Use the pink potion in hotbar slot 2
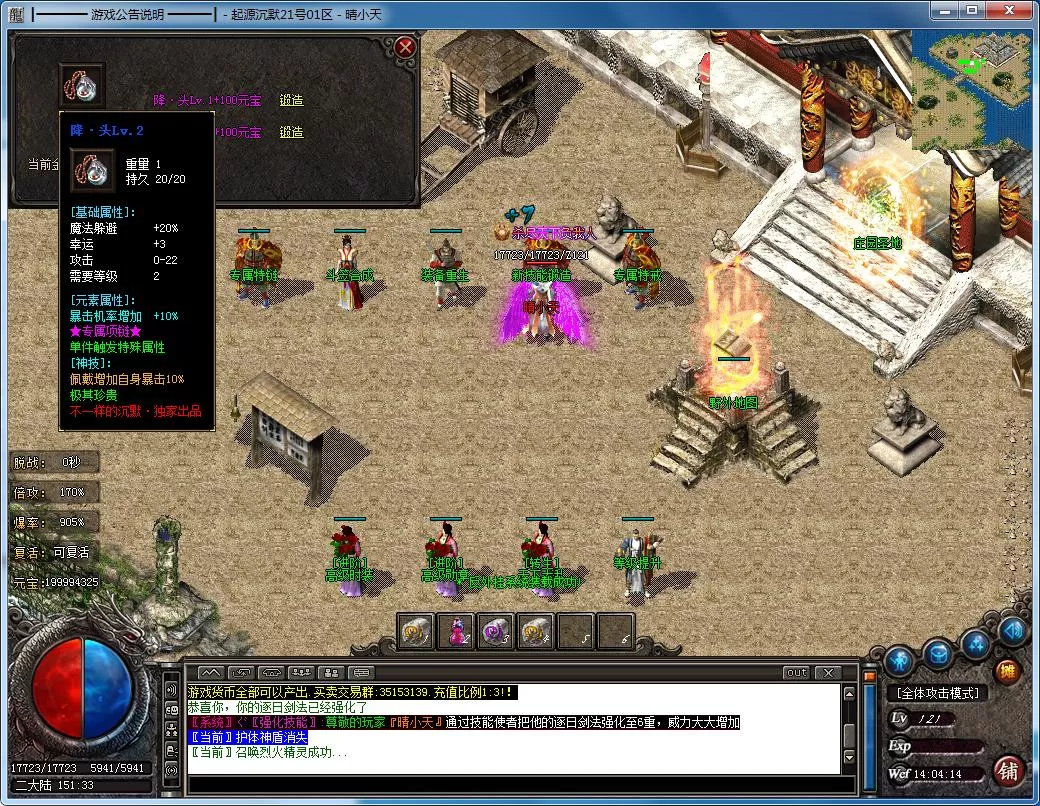Image resolution: width=1040 pixels, height=806 pixels. click(455, 631)
